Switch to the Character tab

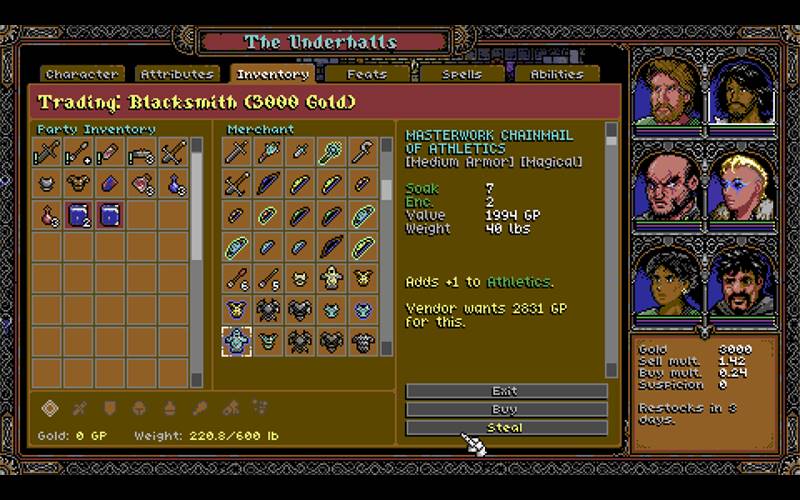[82, 74]
